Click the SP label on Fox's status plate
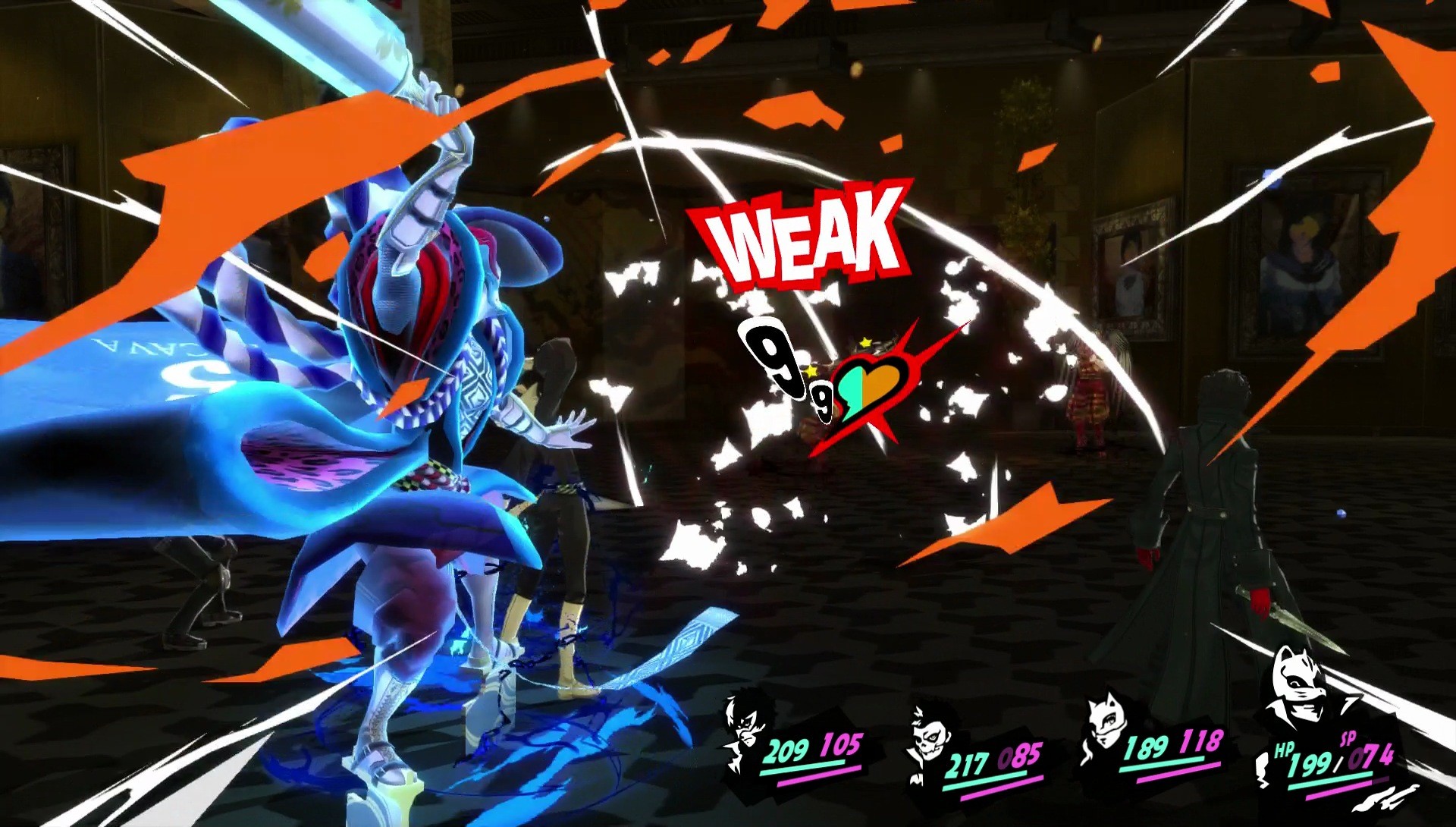 click(1348, 737)
